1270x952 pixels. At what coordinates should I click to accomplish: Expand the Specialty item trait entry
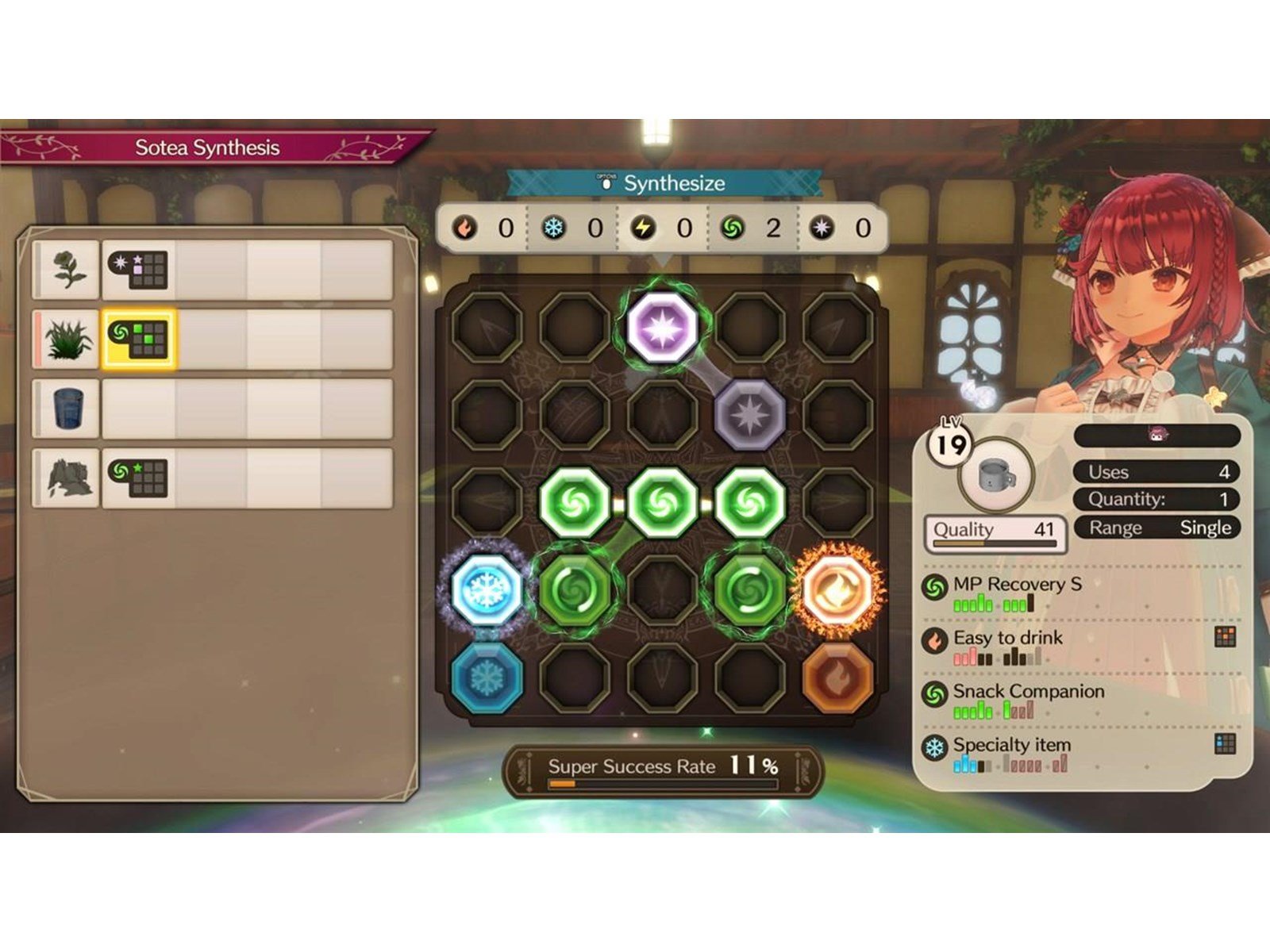pos(1014,744)
